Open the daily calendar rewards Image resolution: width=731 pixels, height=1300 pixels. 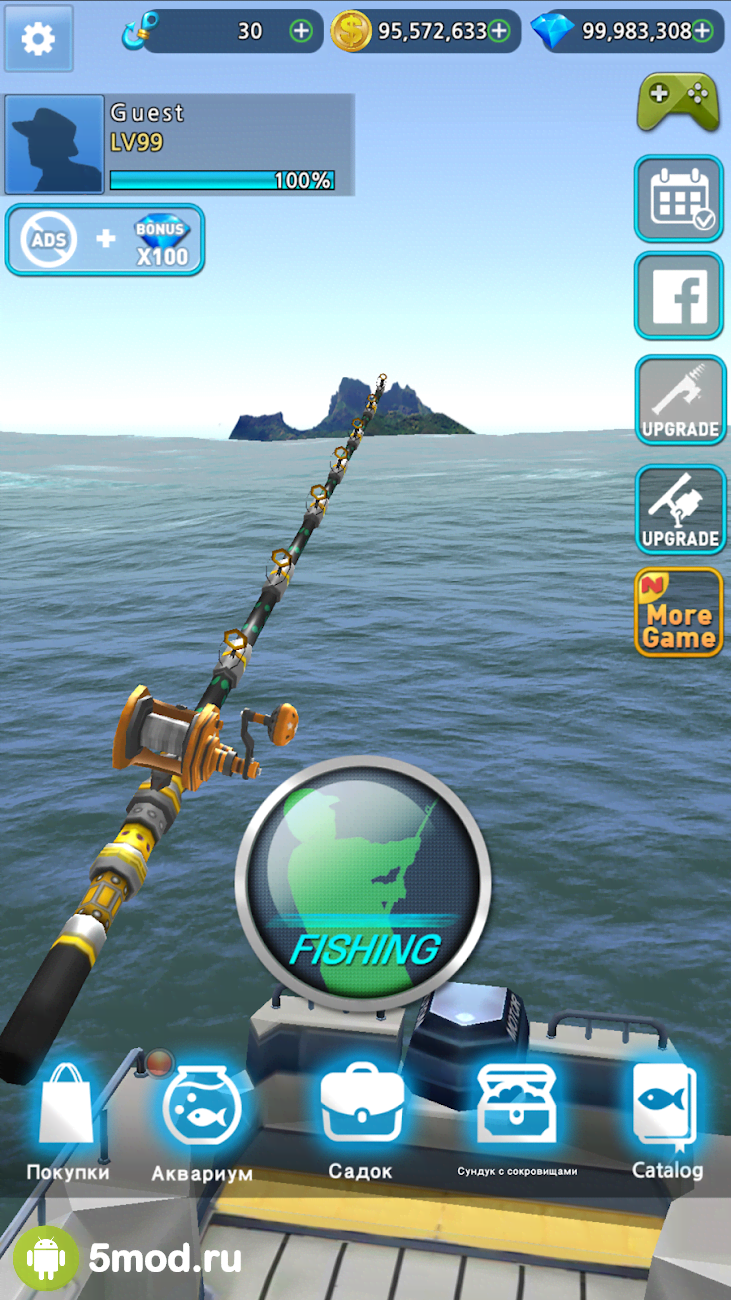678,198
